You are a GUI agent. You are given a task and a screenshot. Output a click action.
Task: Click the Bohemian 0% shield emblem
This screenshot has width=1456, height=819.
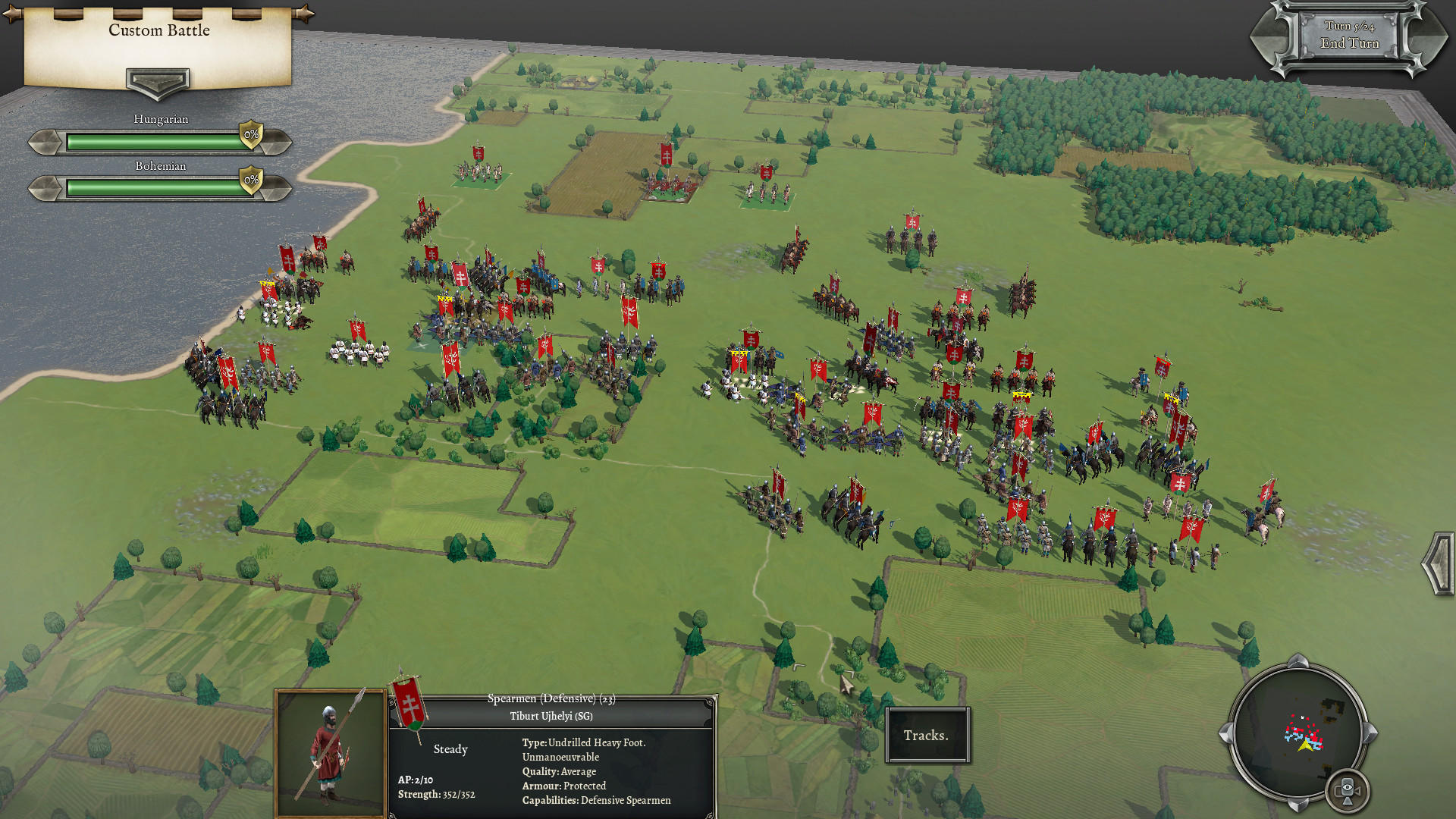point(250,181)
